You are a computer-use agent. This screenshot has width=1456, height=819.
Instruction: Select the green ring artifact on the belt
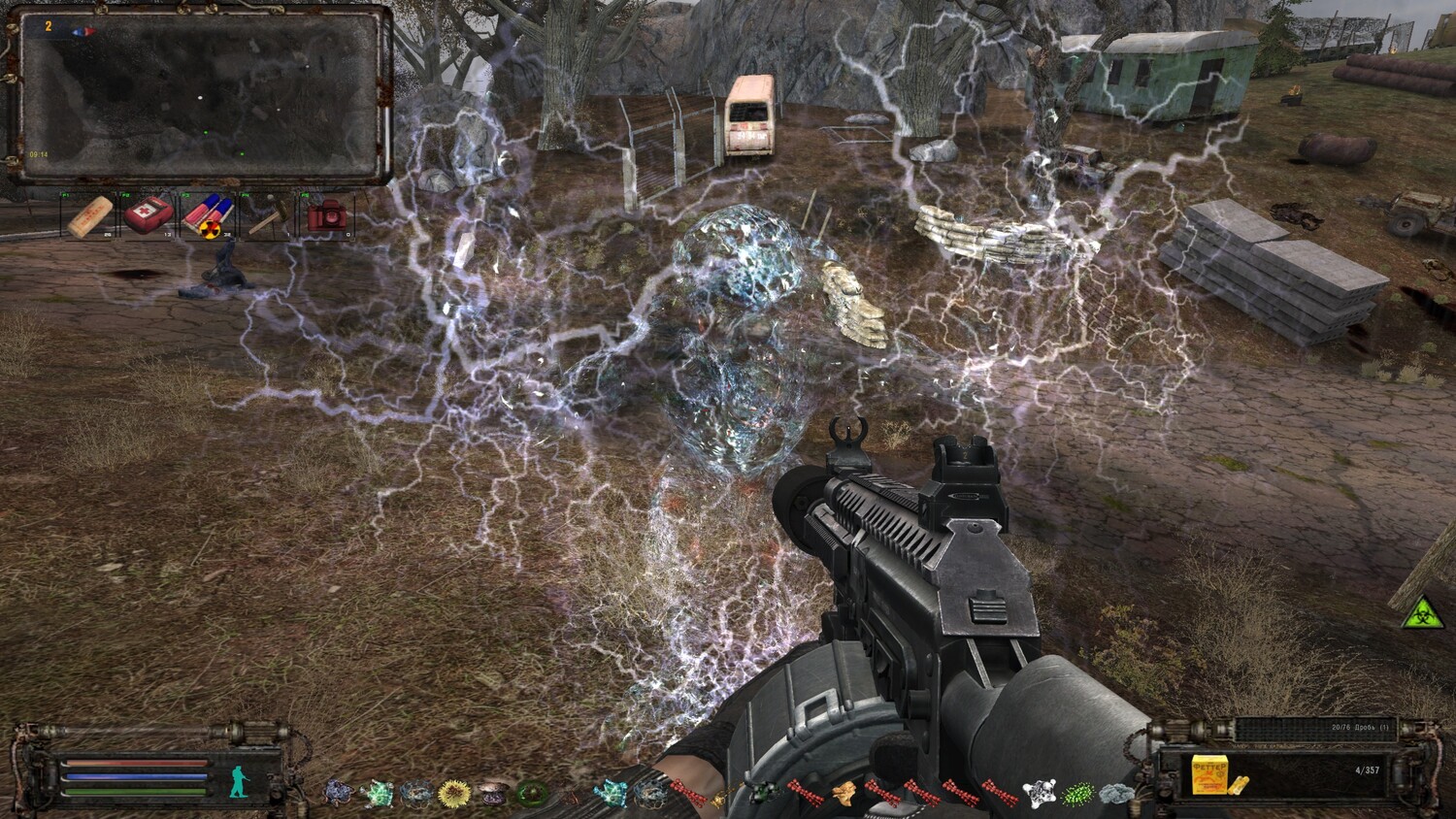coord(531,794)
